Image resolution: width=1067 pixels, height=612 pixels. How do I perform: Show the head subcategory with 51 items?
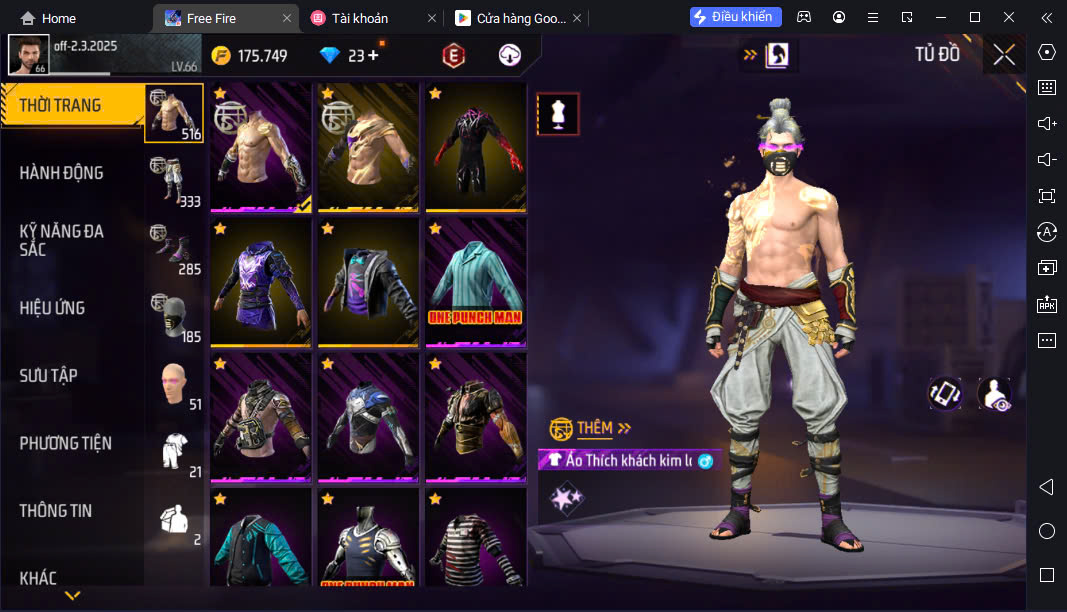pos(174,384)
